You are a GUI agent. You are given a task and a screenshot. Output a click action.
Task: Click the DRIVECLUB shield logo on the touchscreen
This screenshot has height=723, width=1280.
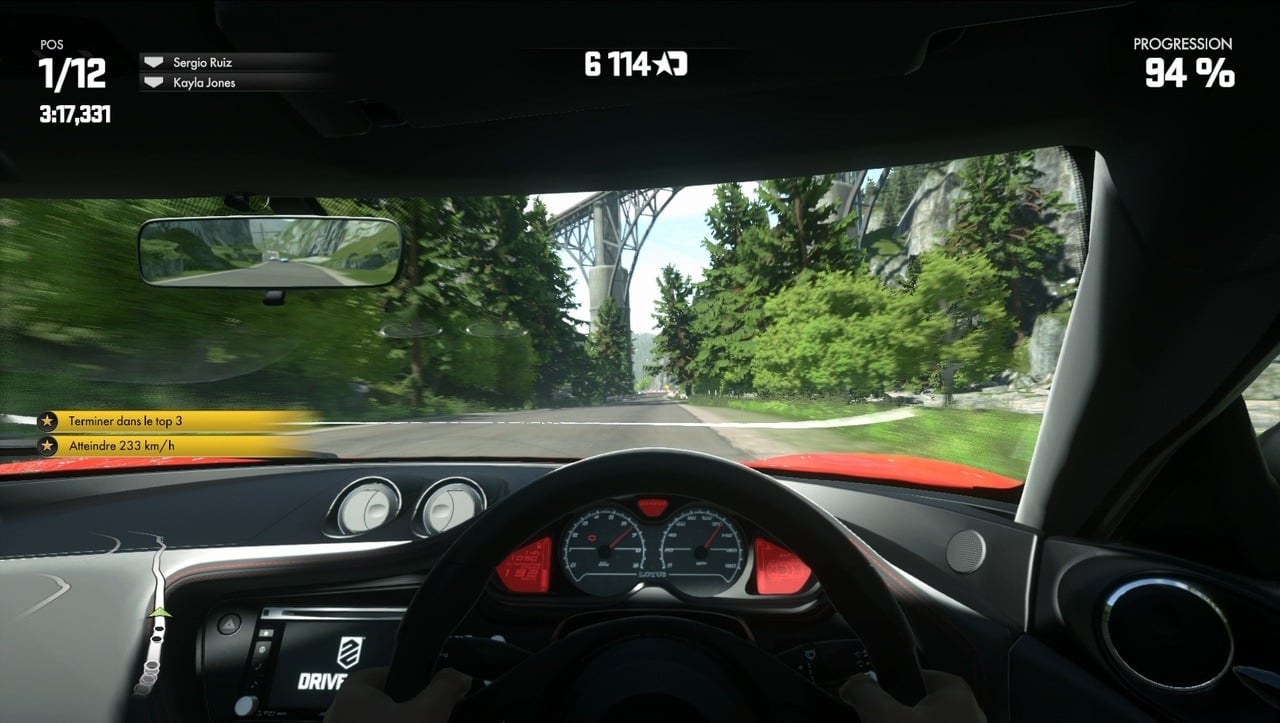350,650
